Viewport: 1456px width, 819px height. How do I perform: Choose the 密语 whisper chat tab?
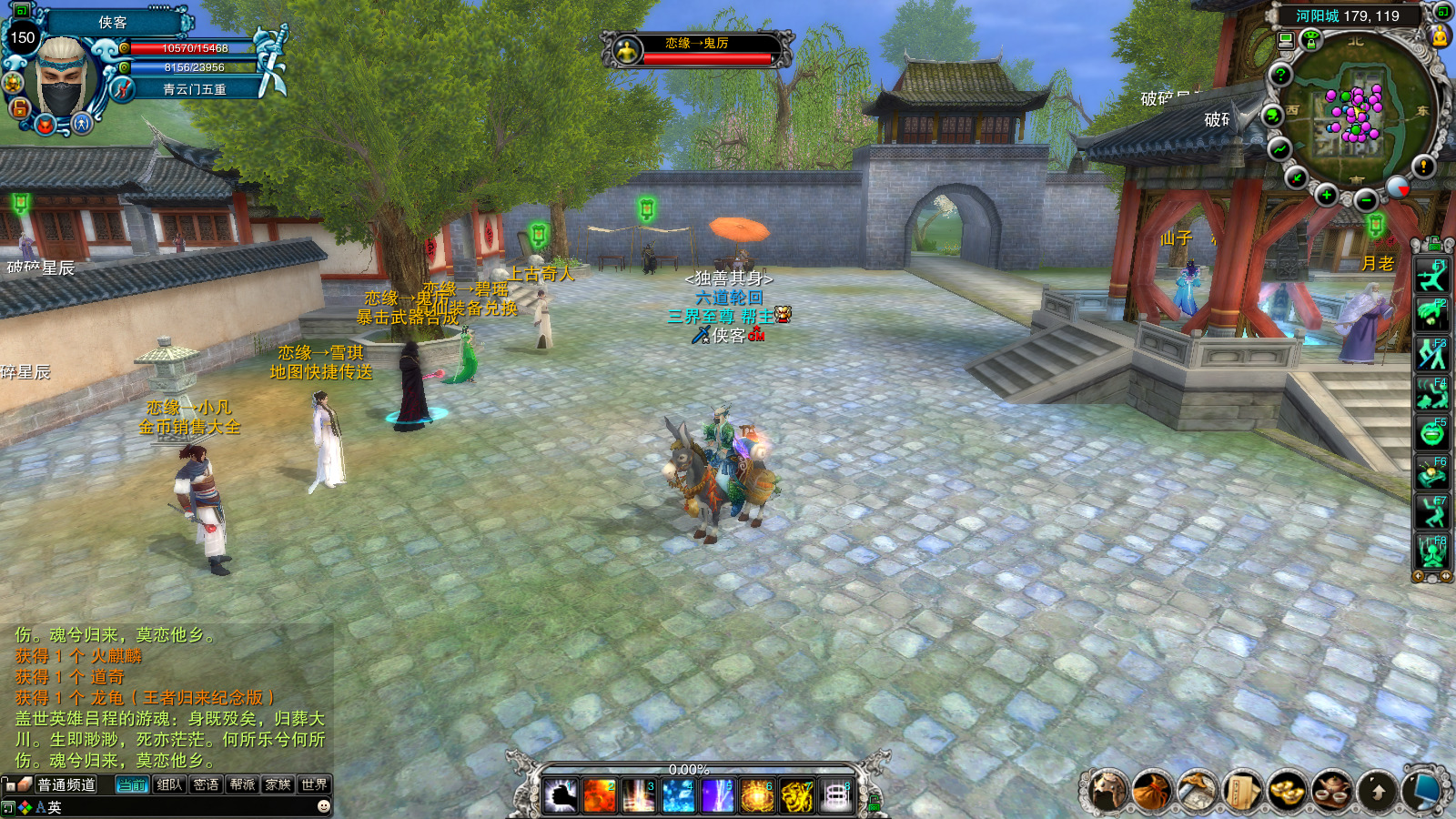click(206, 784)
